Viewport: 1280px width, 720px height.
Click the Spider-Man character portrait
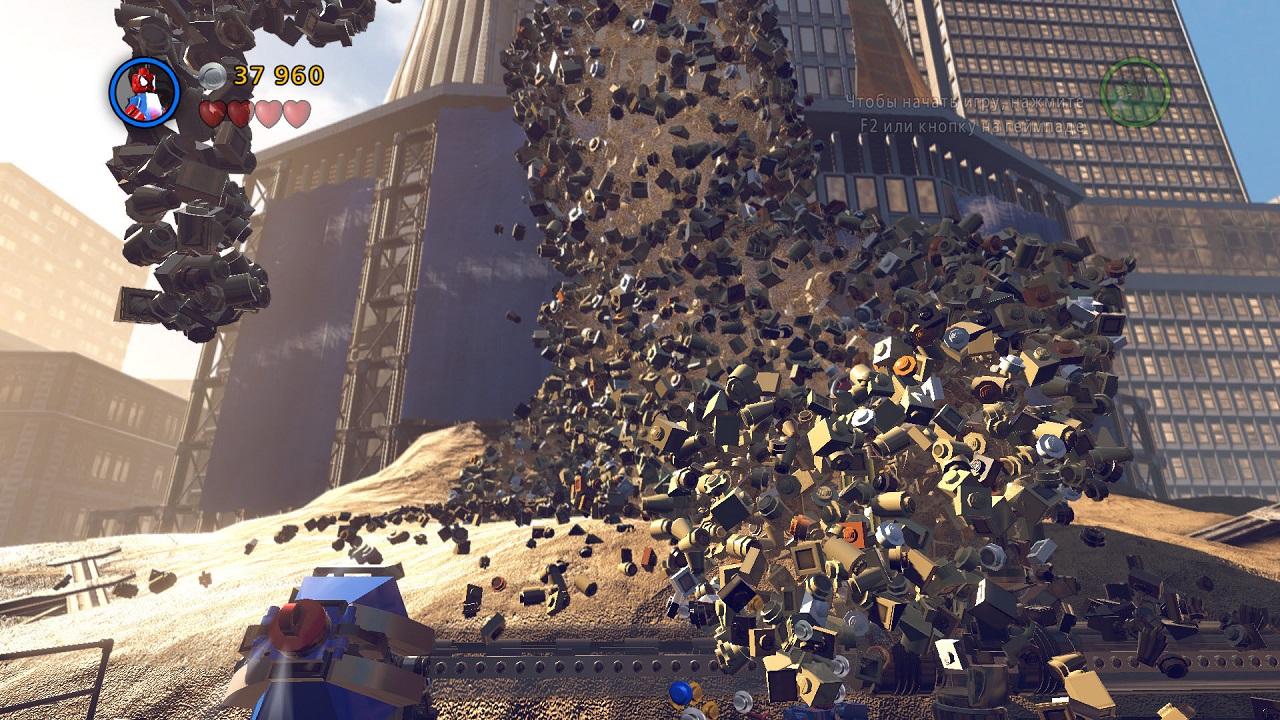click(x=144, y=92)
